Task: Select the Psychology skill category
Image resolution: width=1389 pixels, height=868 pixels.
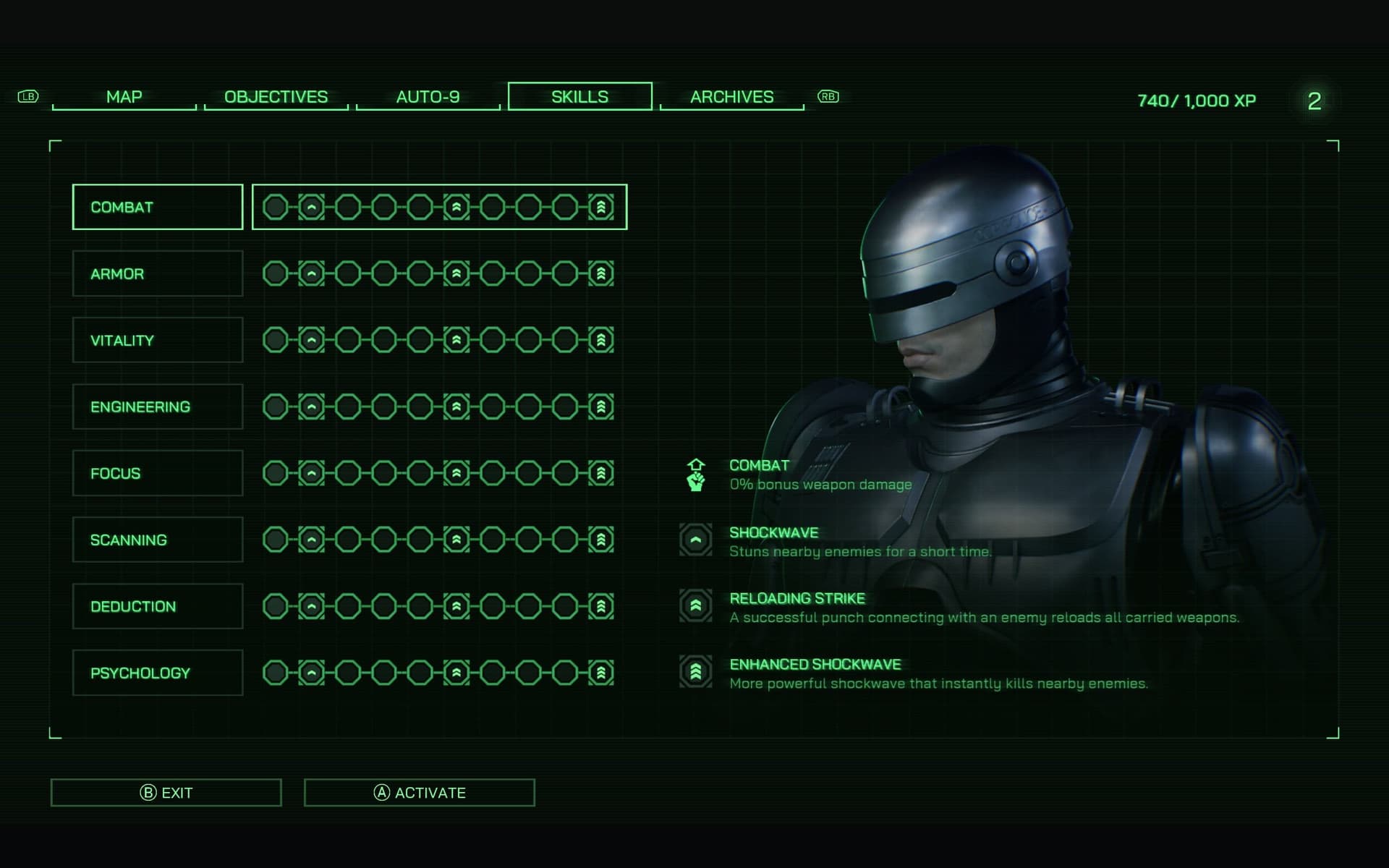Action: (x=158, y=673)
